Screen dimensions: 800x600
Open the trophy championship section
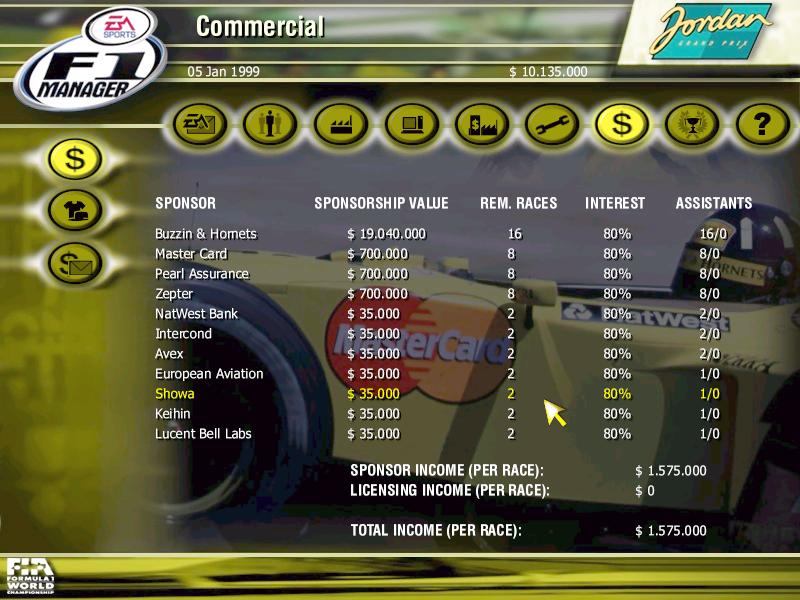(691, 124)
